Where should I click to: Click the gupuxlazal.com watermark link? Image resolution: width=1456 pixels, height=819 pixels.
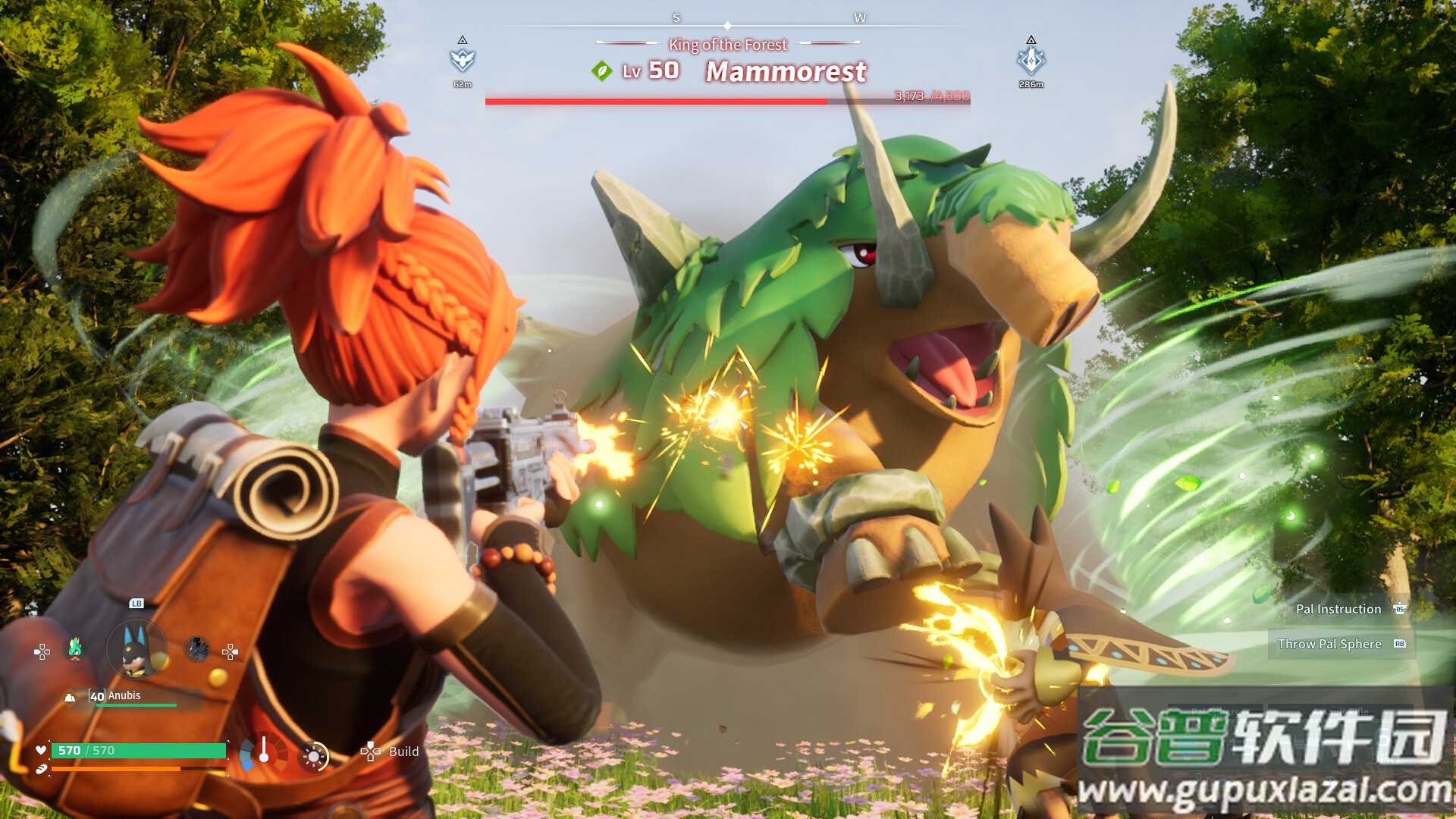coord(1264,790)
